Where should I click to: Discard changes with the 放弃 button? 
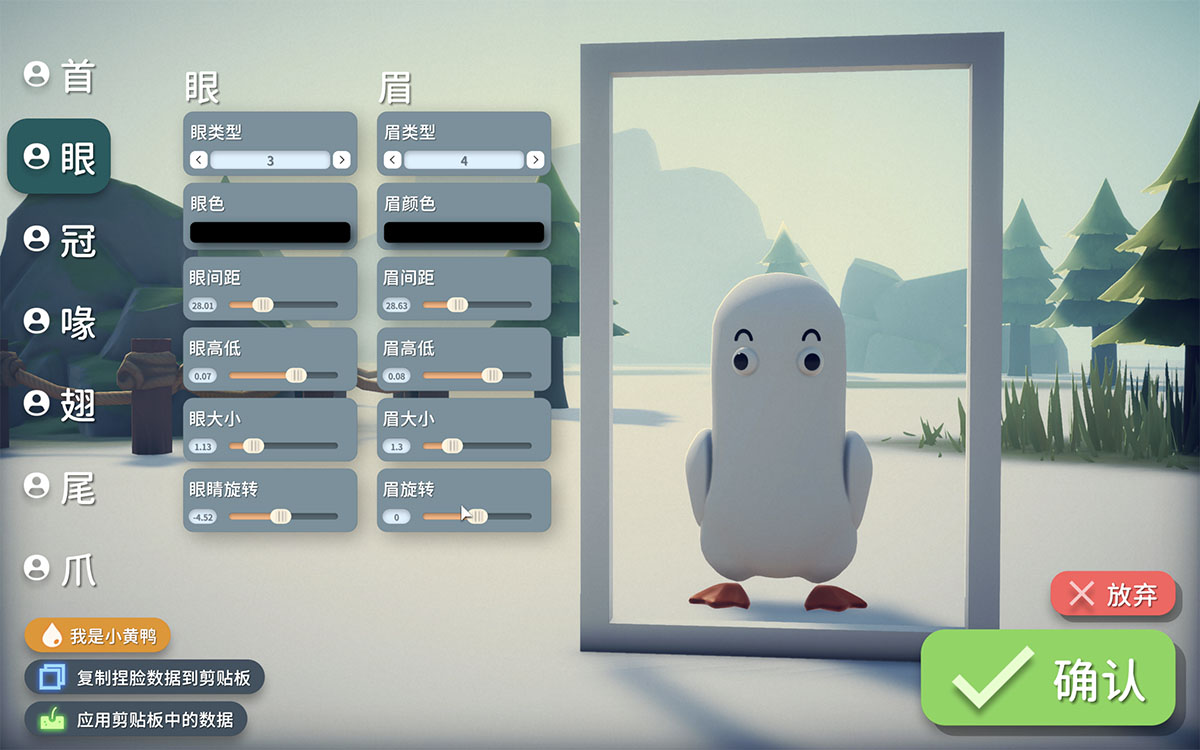tap(1112, 595)
